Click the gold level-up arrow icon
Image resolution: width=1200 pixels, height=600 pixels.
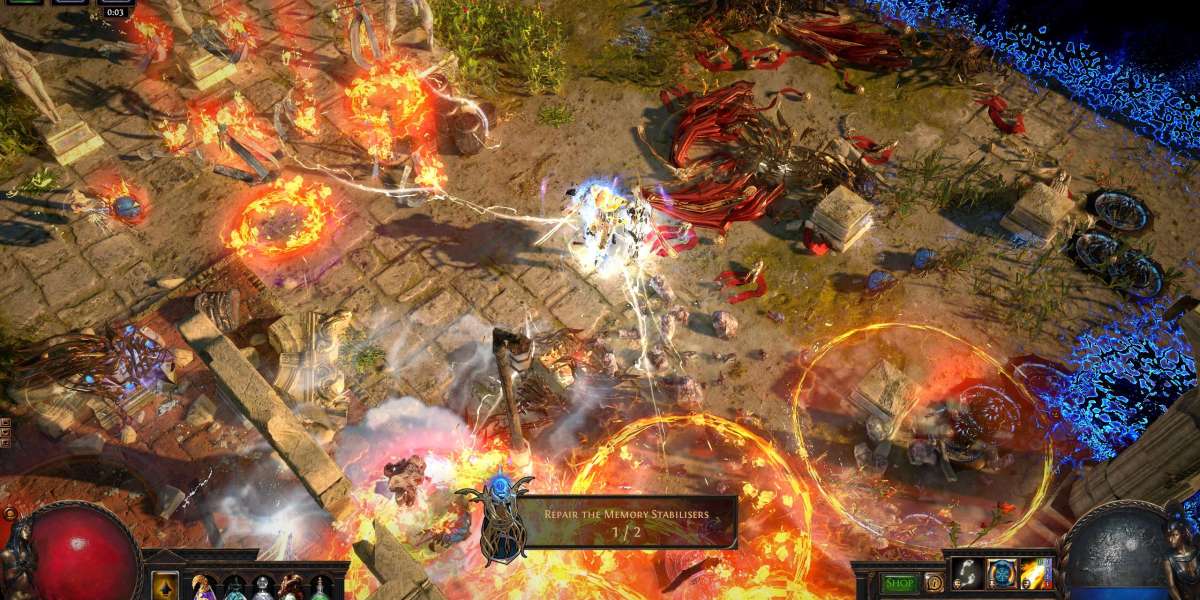click(164, 586)
